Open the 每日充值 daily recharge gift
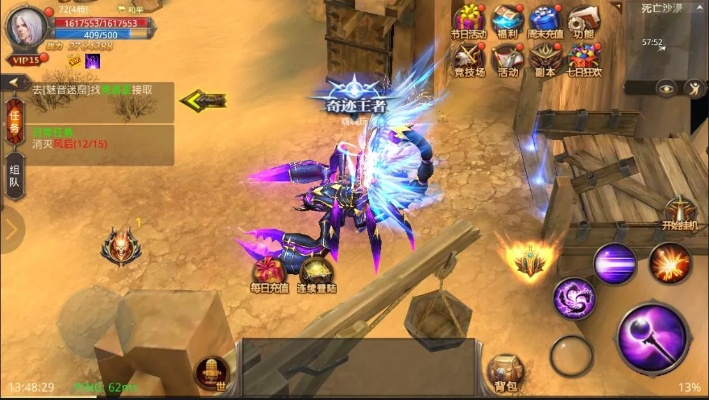Image resolution: width=709 pixels, height=400 pixels. (268, 273)
